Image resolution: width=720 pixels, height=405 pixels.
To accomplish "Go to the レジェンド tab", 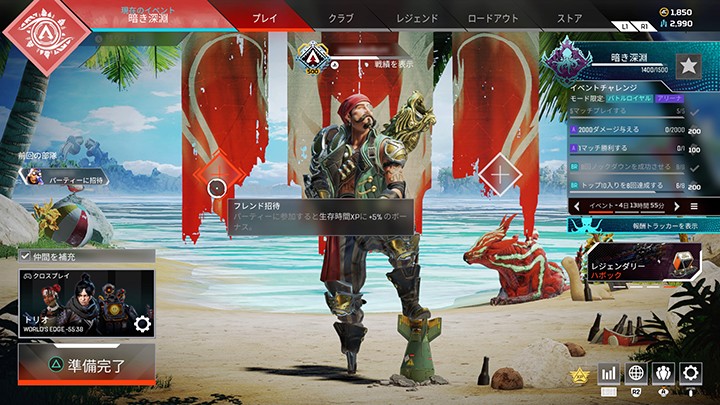I will pyautogui.click(x=416, y=18).
